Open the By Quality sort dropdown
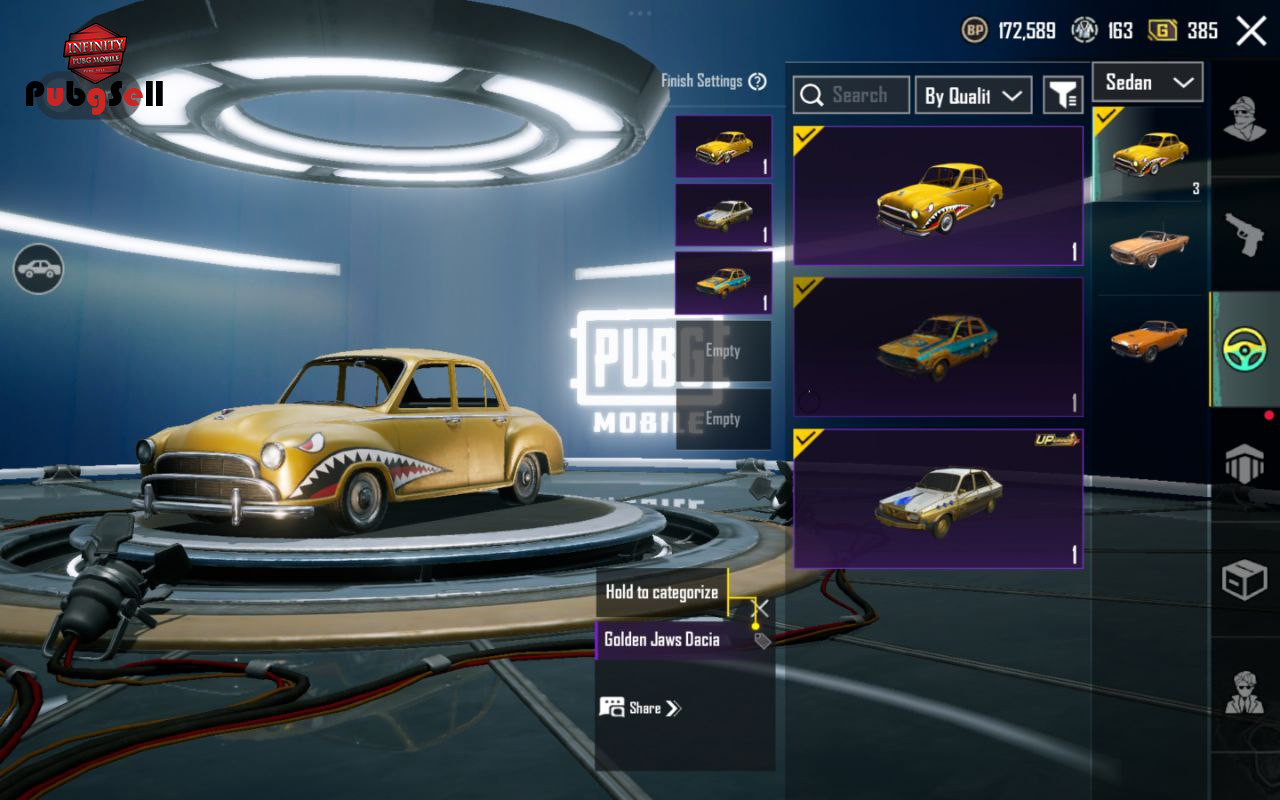 972,95
